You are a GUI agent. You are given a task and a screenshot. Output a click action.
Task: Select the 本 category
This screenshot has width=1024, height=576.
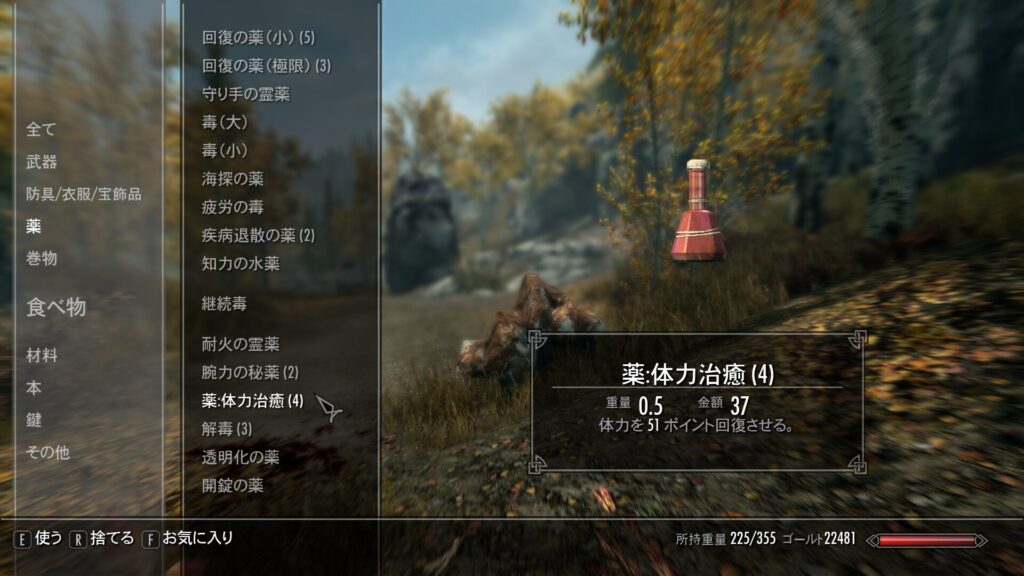coord(34,388)
